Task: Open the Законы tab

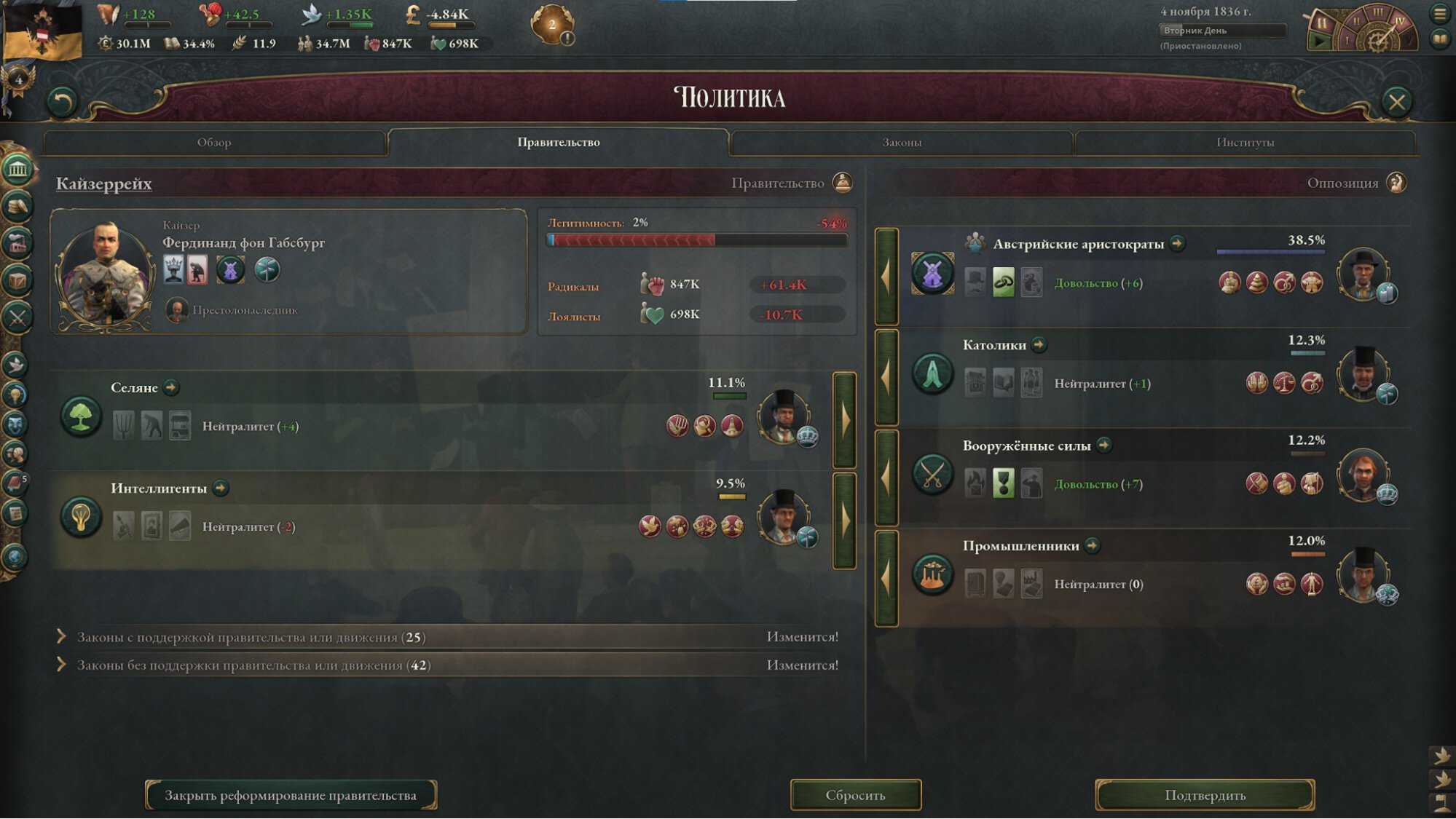Action: (x=901, y=143)
